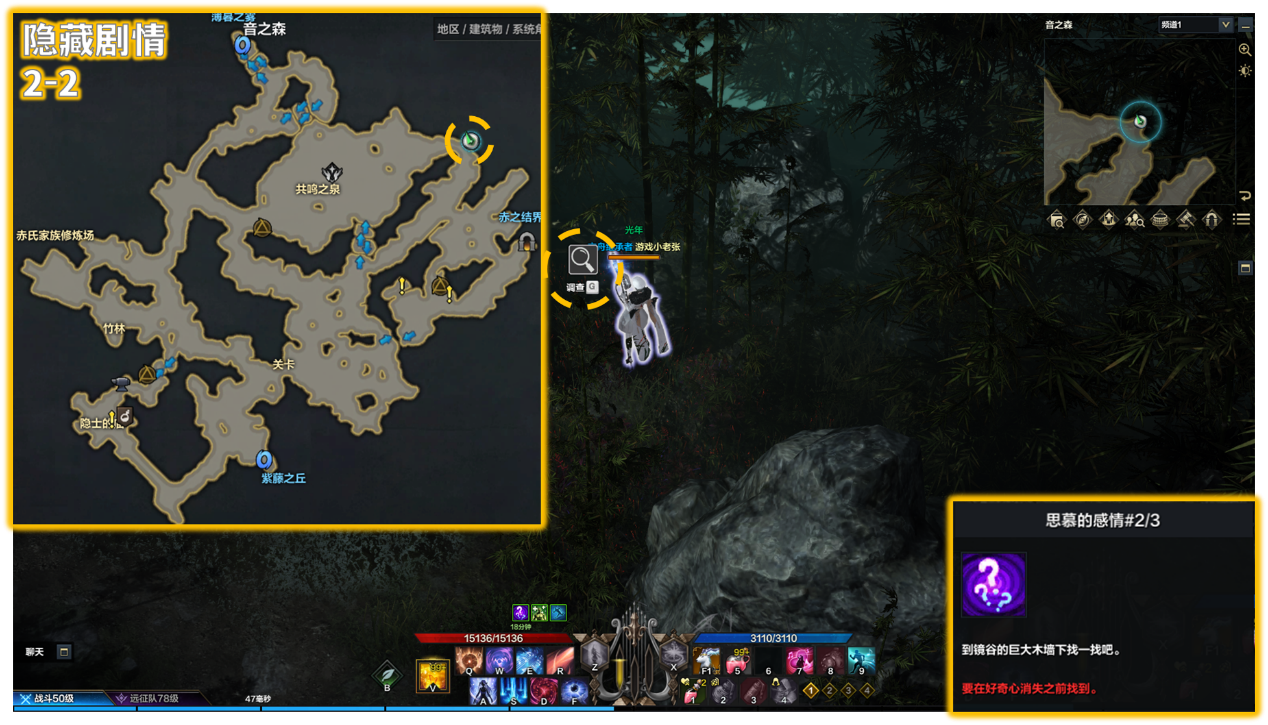Activate the Q skill fiery orb icon
1268x725 pixels.
[x=469, y=662]
